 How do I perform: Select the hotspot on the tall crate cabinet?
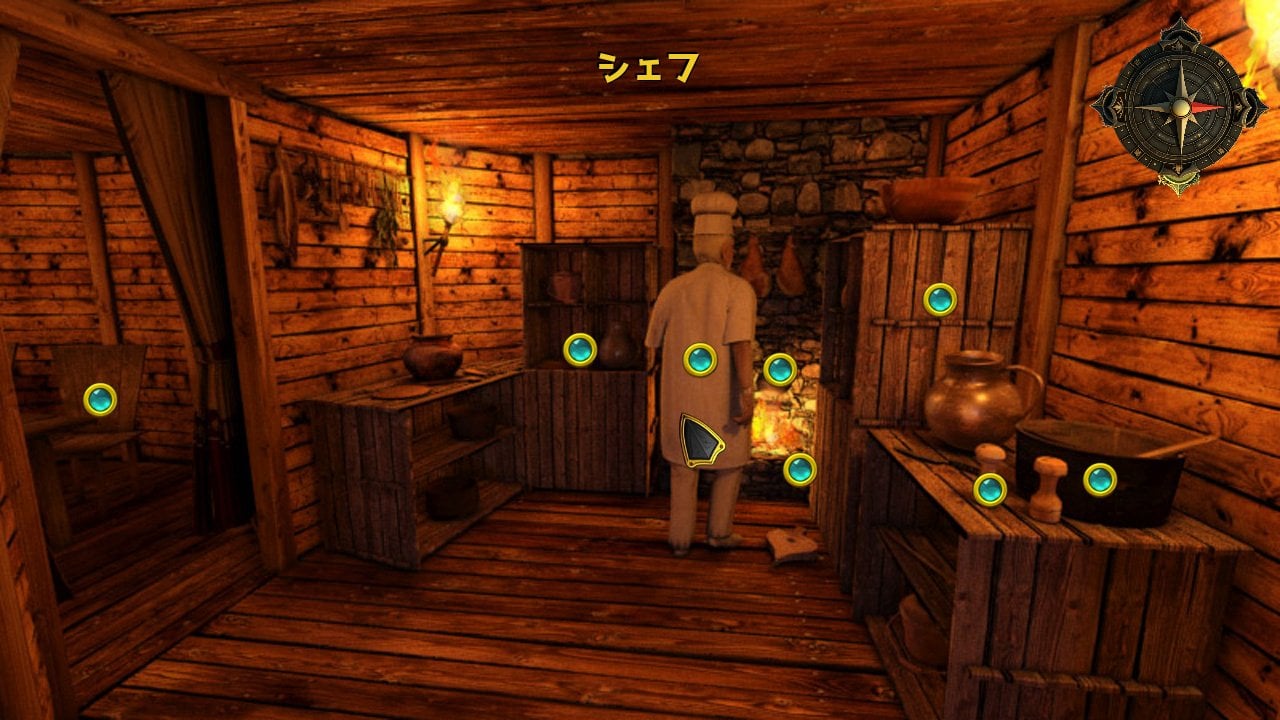(x=939, y=299)
